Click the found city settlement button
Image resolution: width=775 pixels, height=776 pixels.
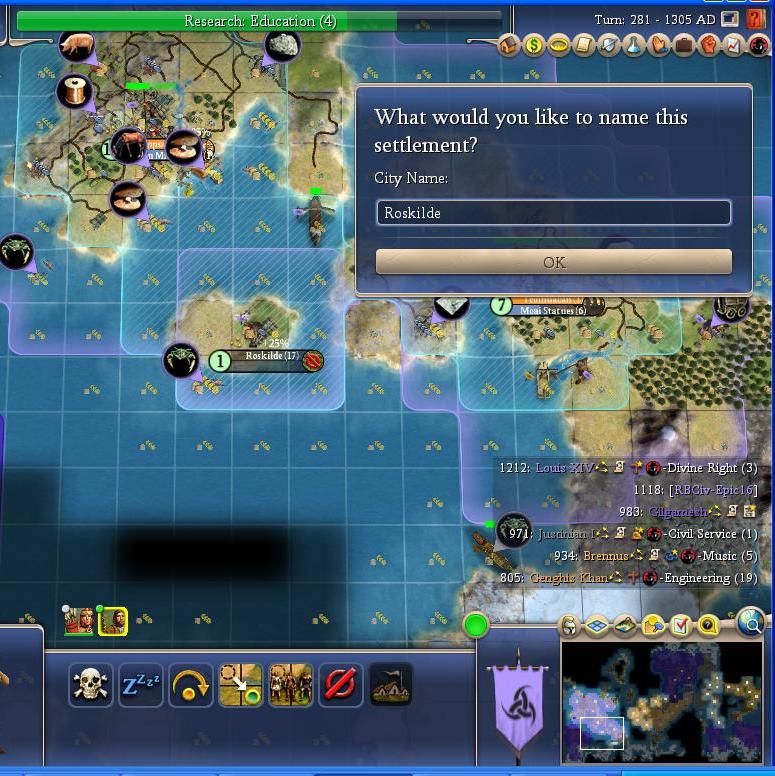coord(391,685)
